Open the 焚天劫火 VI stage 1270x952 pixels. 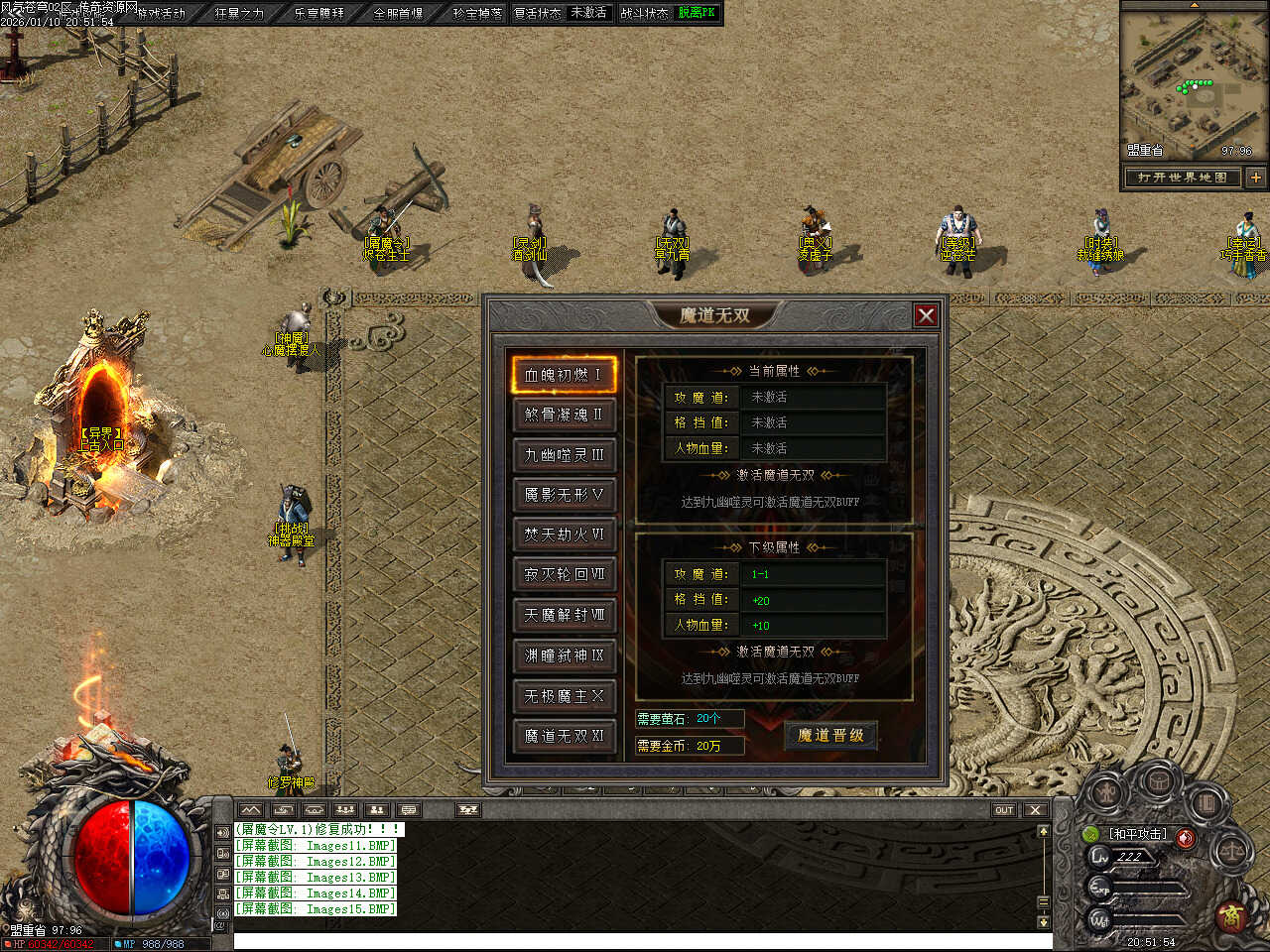564,535
